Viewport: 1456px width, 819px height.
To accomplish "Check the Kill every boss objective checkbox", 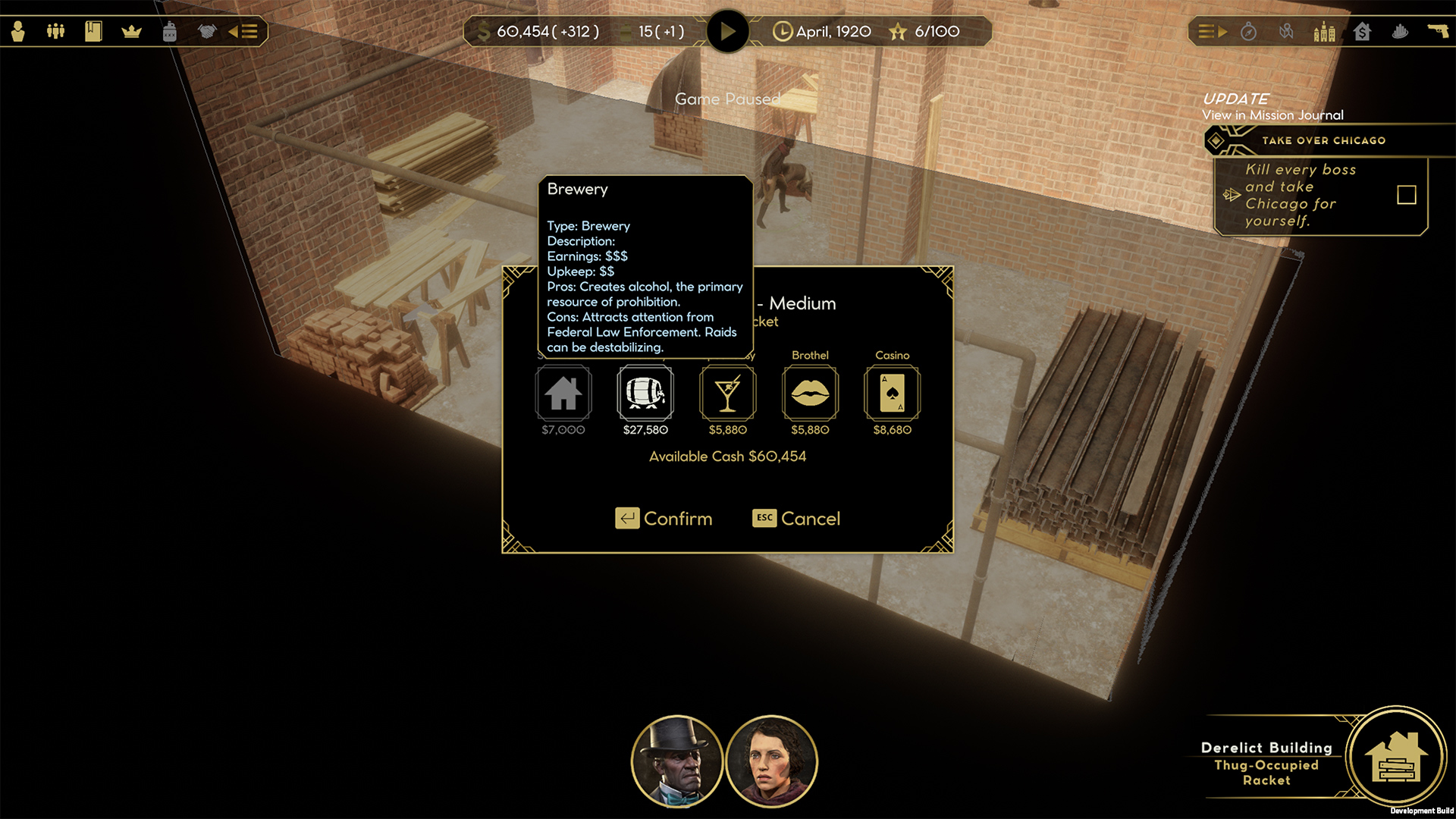I will (1407, 195).
